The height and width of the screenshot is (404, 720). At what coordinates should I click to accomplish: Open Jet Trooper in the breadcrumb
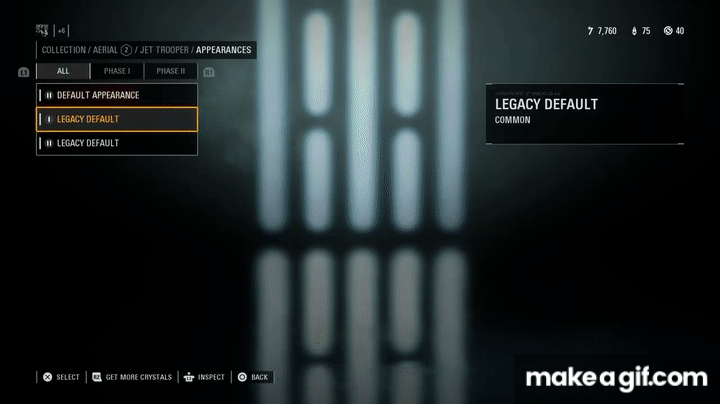click(x=165, y=50)
